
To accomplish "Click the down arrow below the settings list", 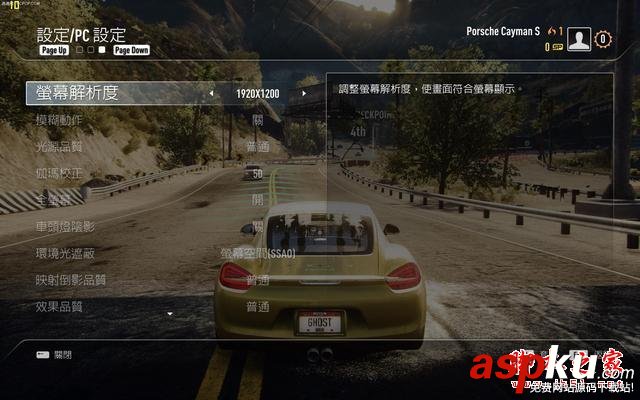I will [x=170, y=315].
